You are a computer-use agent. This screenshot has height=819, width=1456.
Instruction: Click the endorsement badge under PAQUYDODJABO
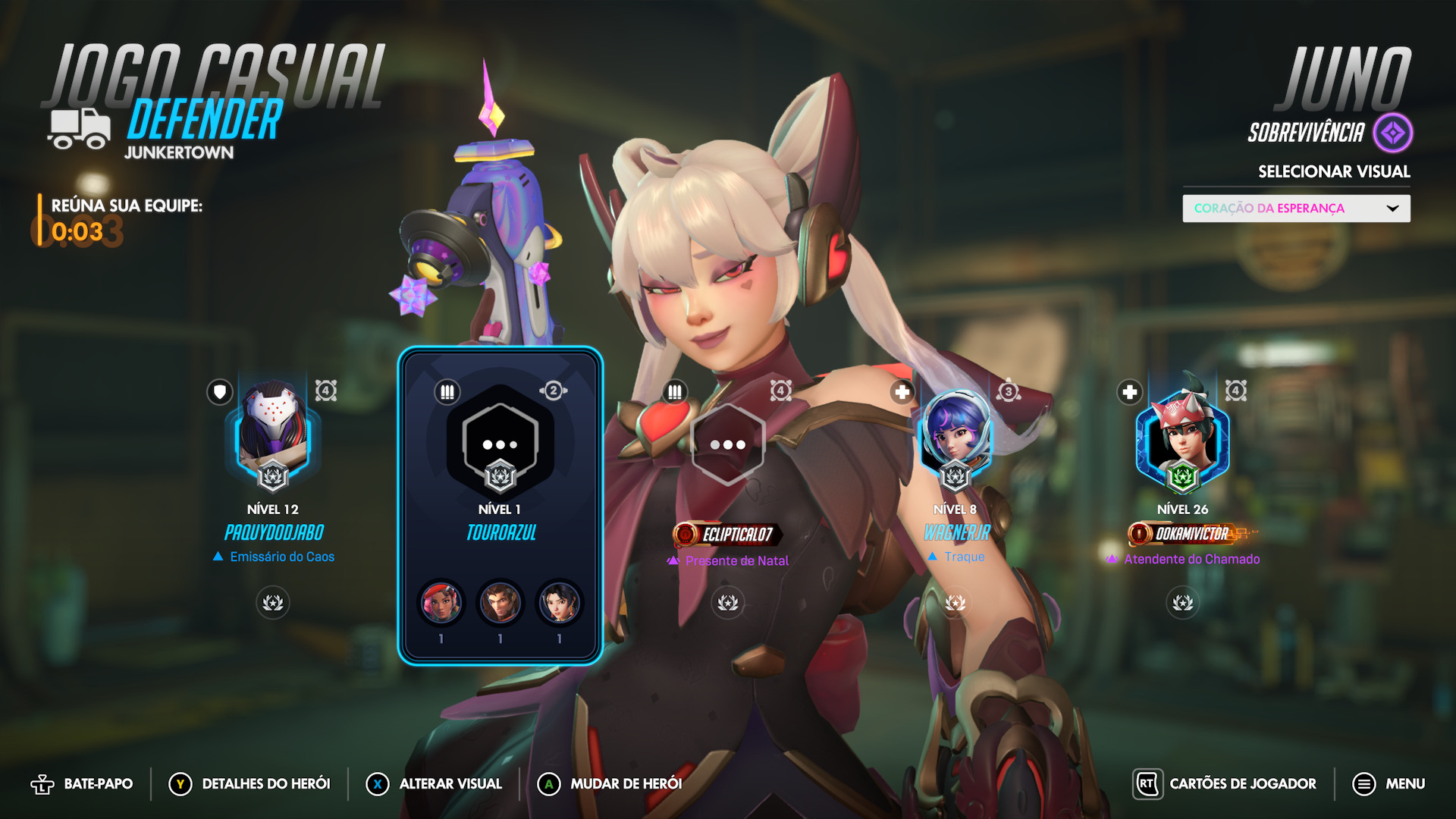[273, 603]
